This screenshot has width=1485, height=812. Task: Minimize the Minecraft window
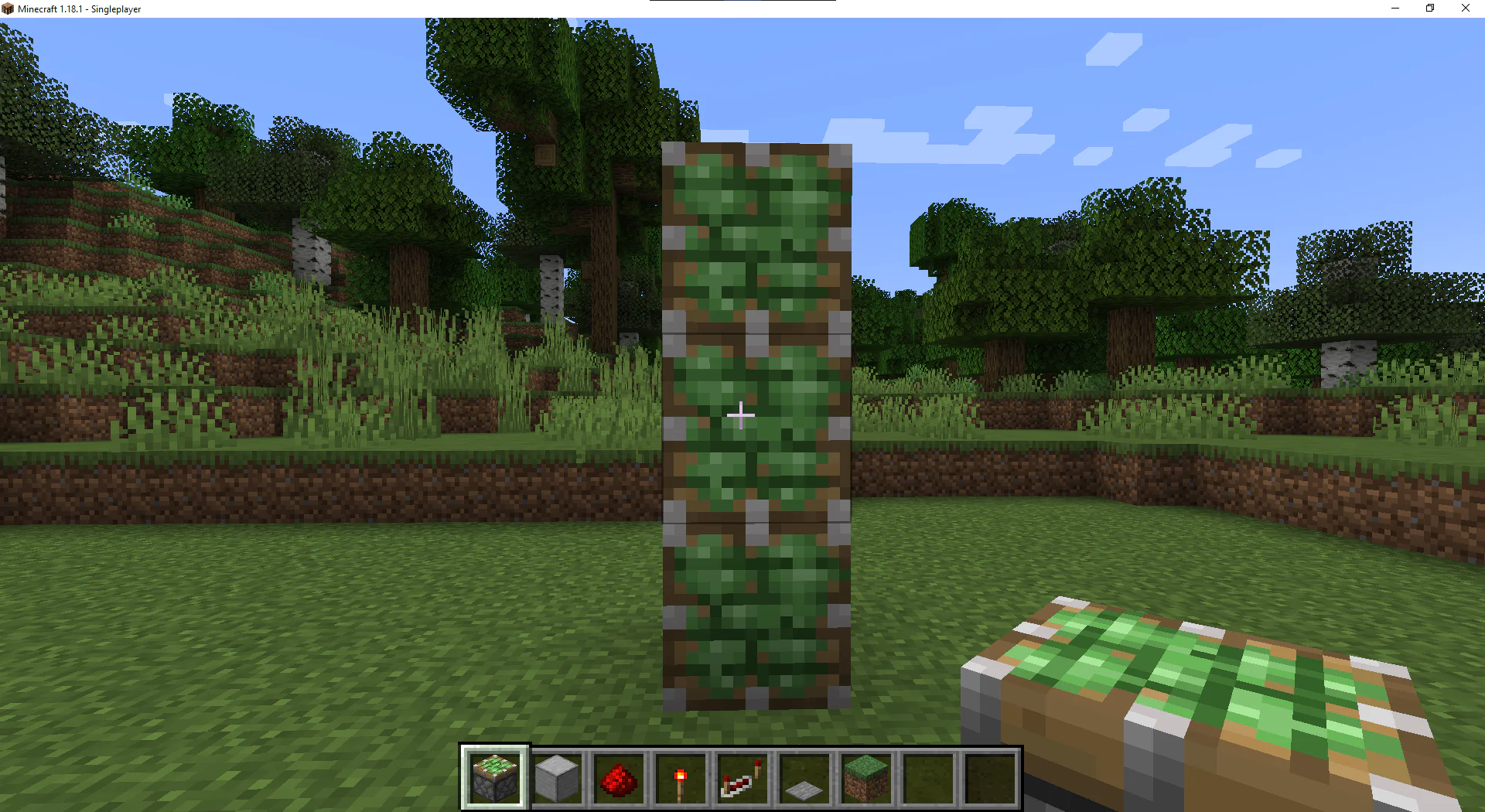pos(1395,9)
